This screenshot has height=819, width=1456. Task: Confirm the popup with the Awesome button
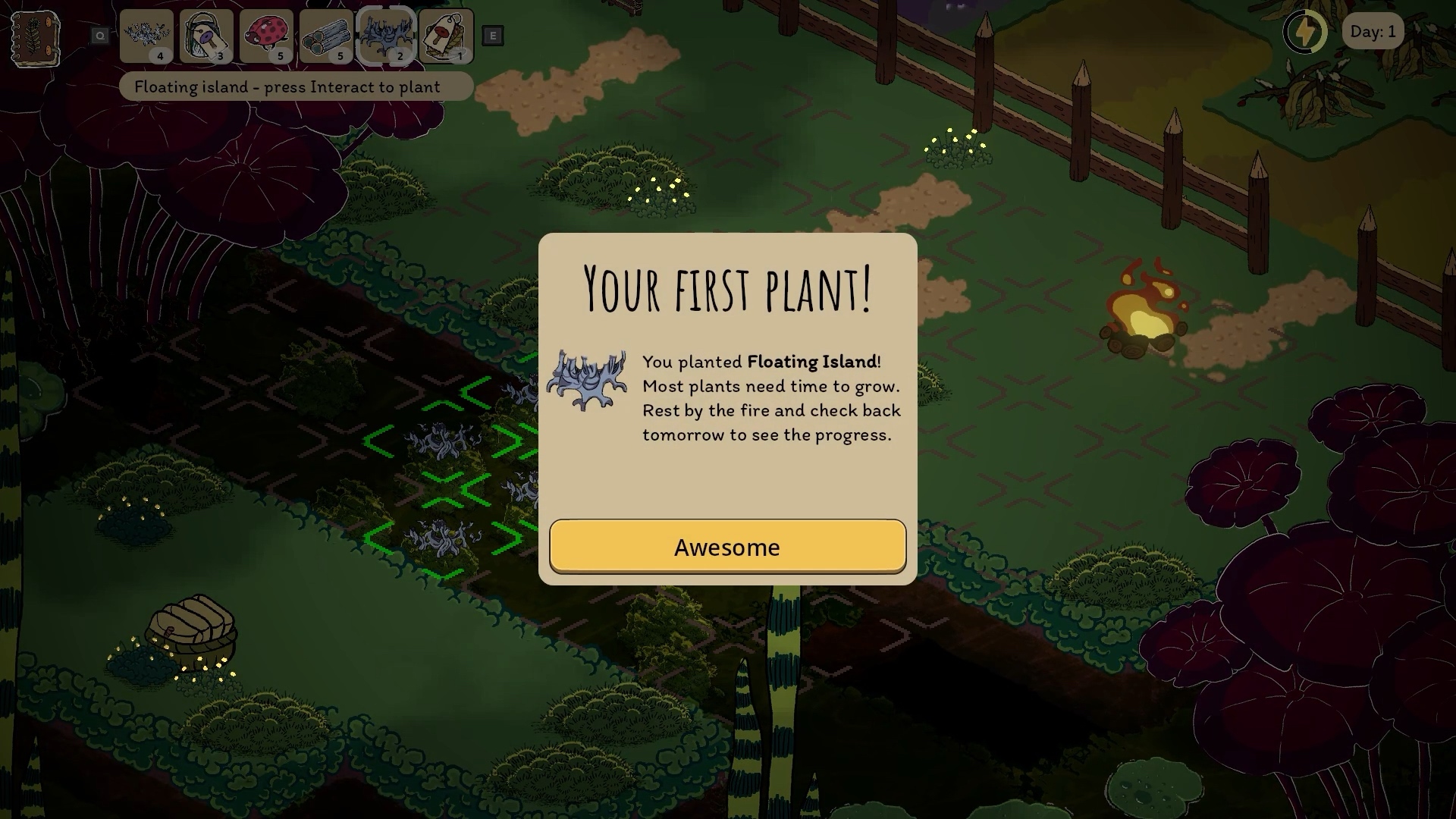pyautogui.click(x=727, y=547)
